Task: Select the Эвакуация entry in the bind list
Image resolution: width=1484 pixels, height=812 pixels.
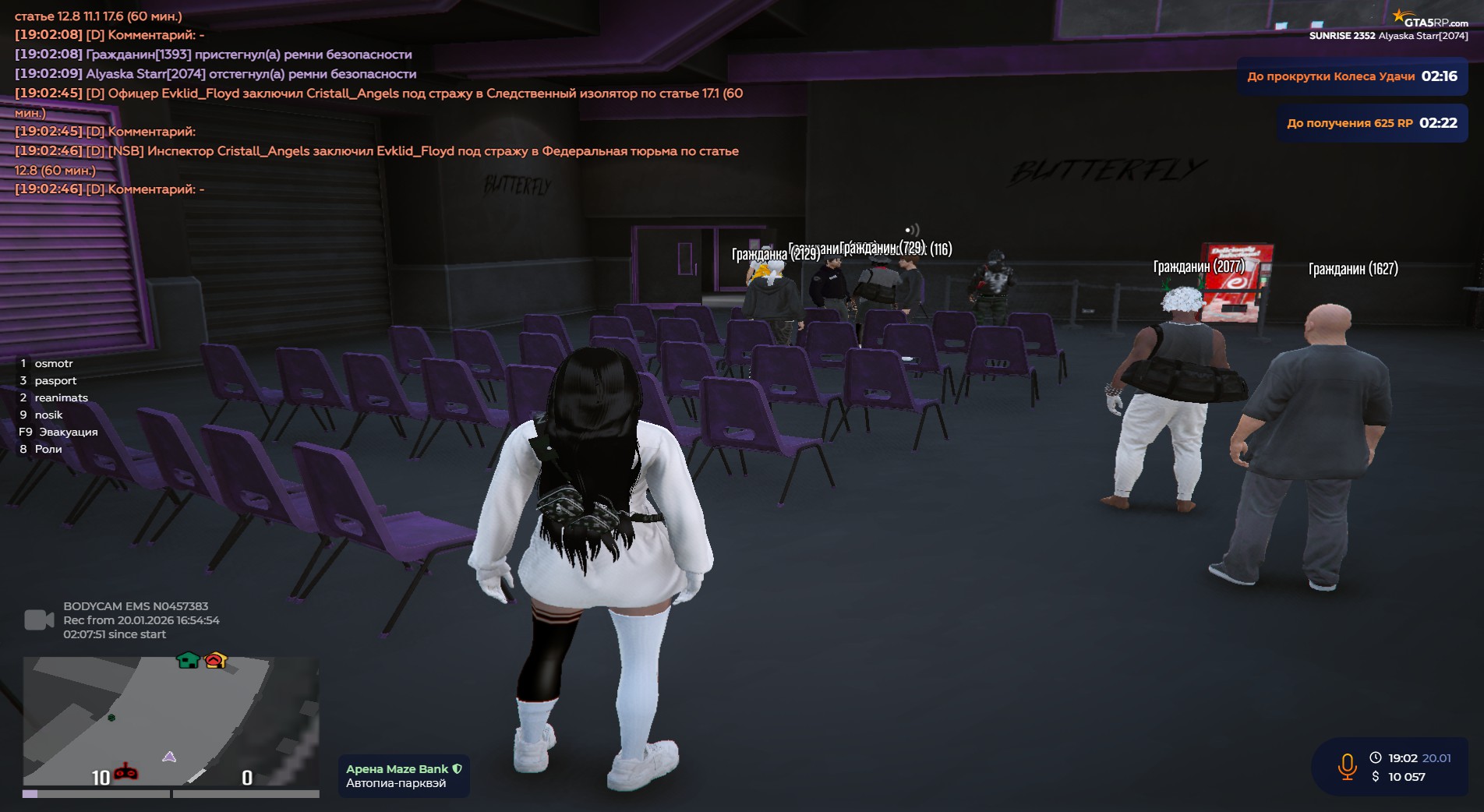Action: (x=68, y=432)
